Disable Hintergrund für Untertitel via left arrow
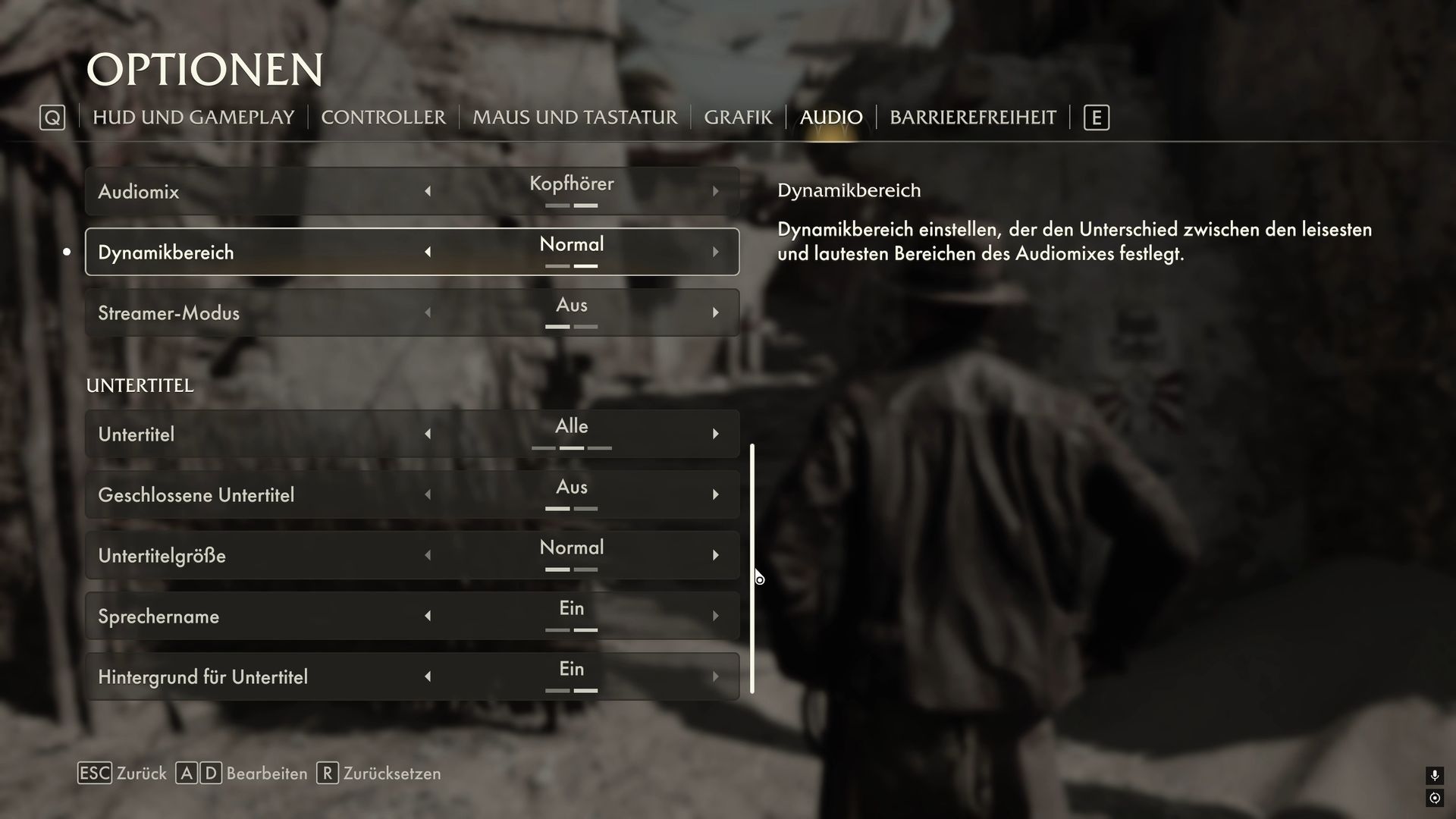 (x=428, y=676)
